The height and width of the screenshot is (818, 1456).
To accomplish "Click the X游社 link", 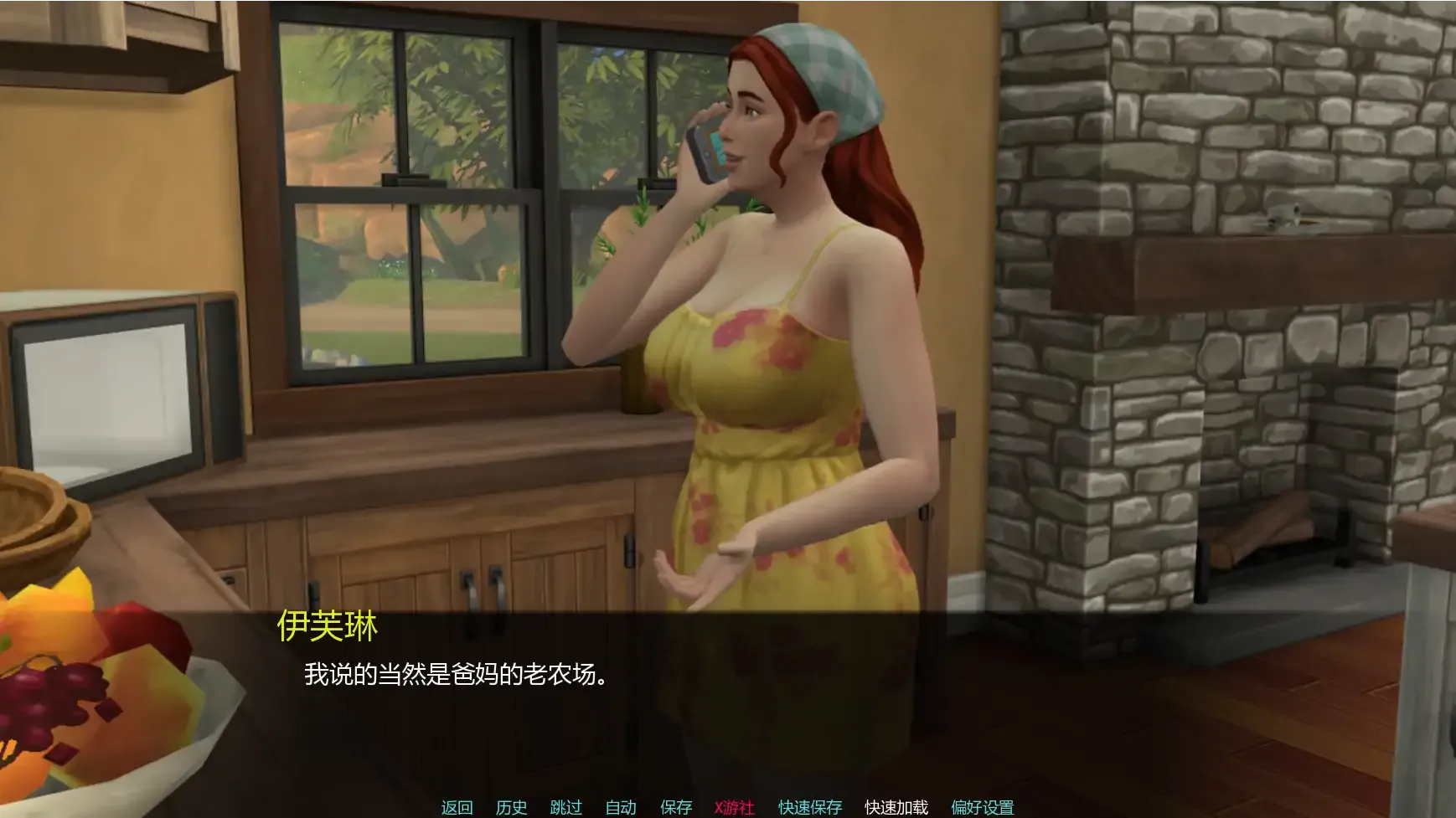I will pos(734,807).
